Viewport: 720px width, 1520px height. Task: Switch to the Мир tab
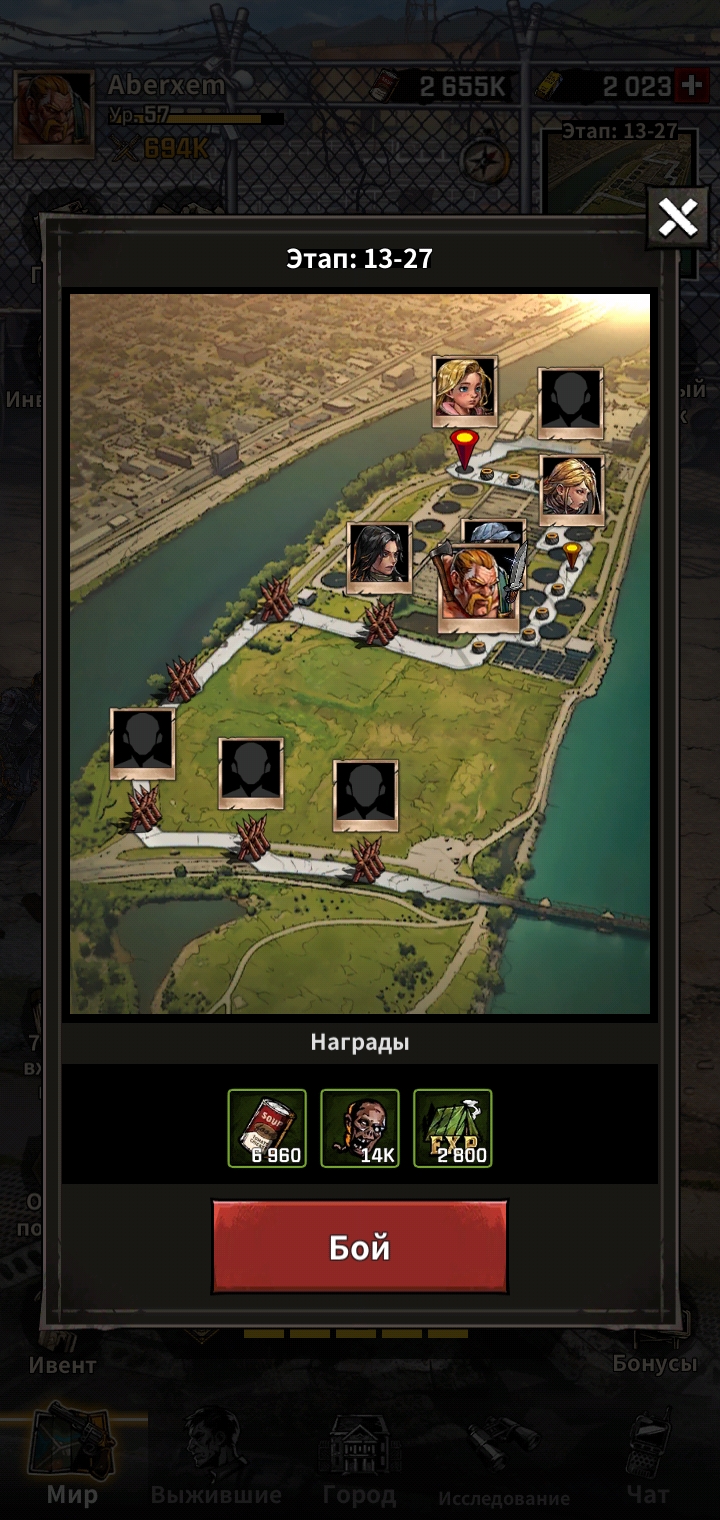72,1460
